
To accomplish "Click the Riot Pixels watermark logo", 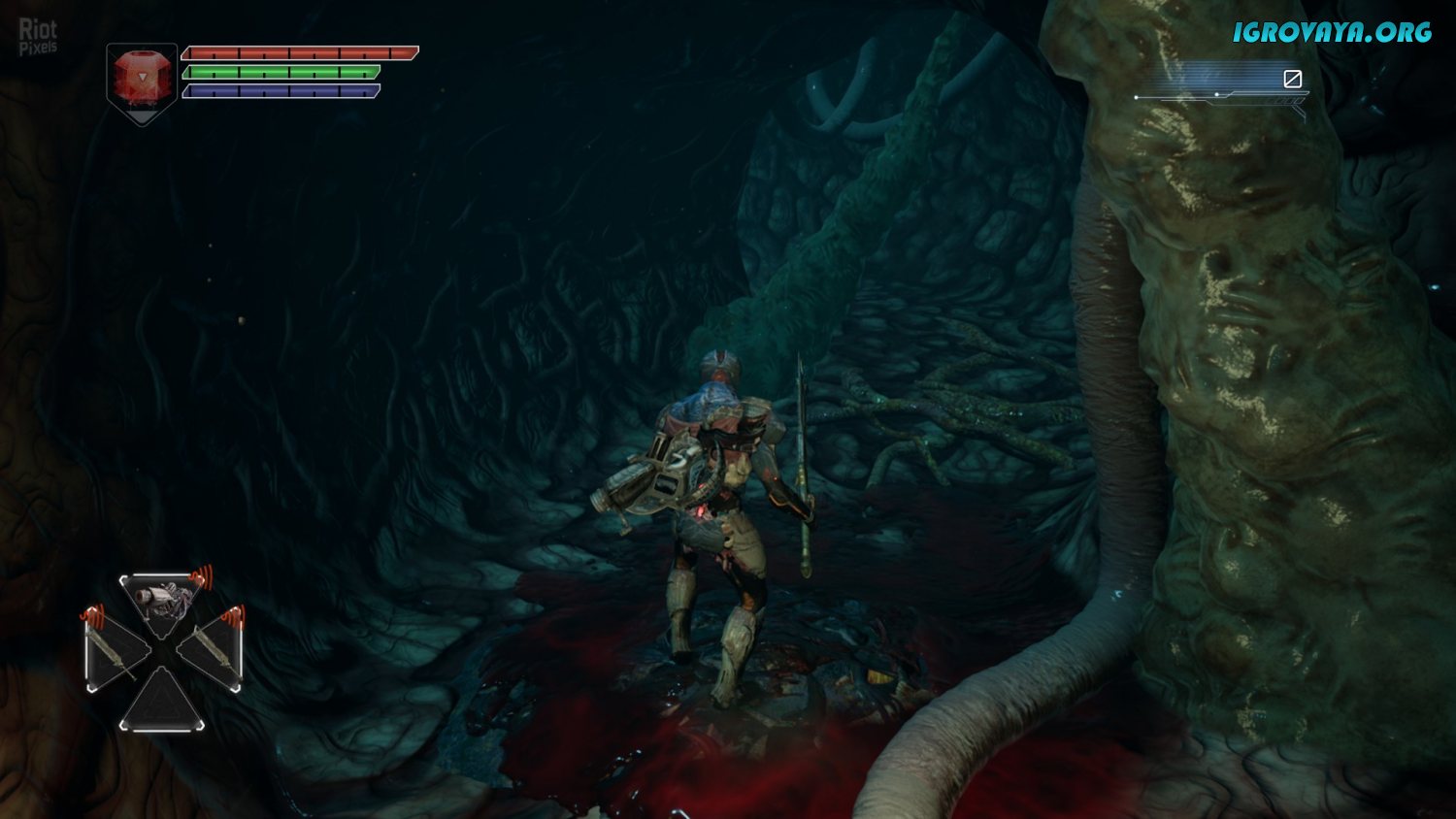I will [x=38, y=37].
